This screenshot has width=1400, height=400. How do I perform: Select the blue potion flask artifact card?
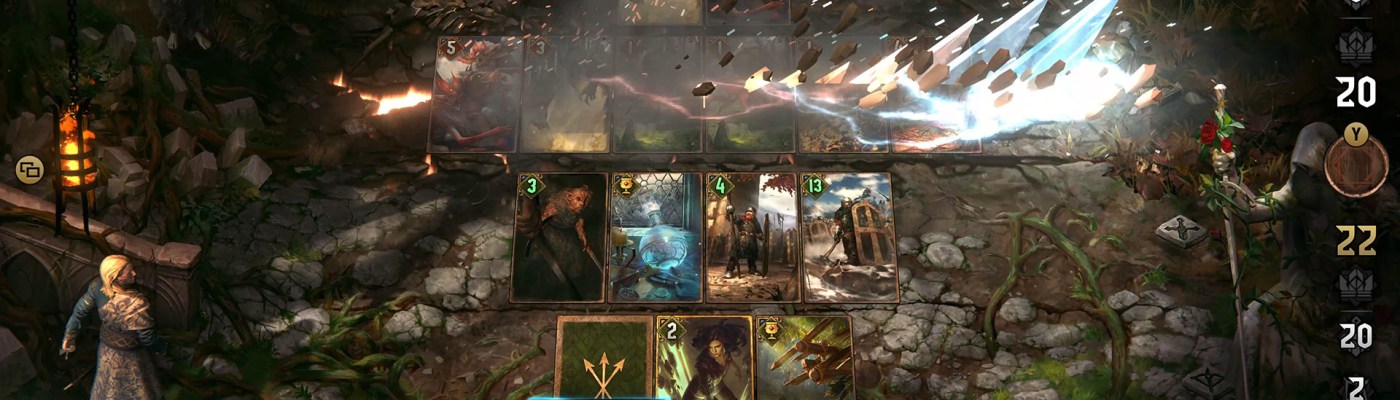point(655,237)
